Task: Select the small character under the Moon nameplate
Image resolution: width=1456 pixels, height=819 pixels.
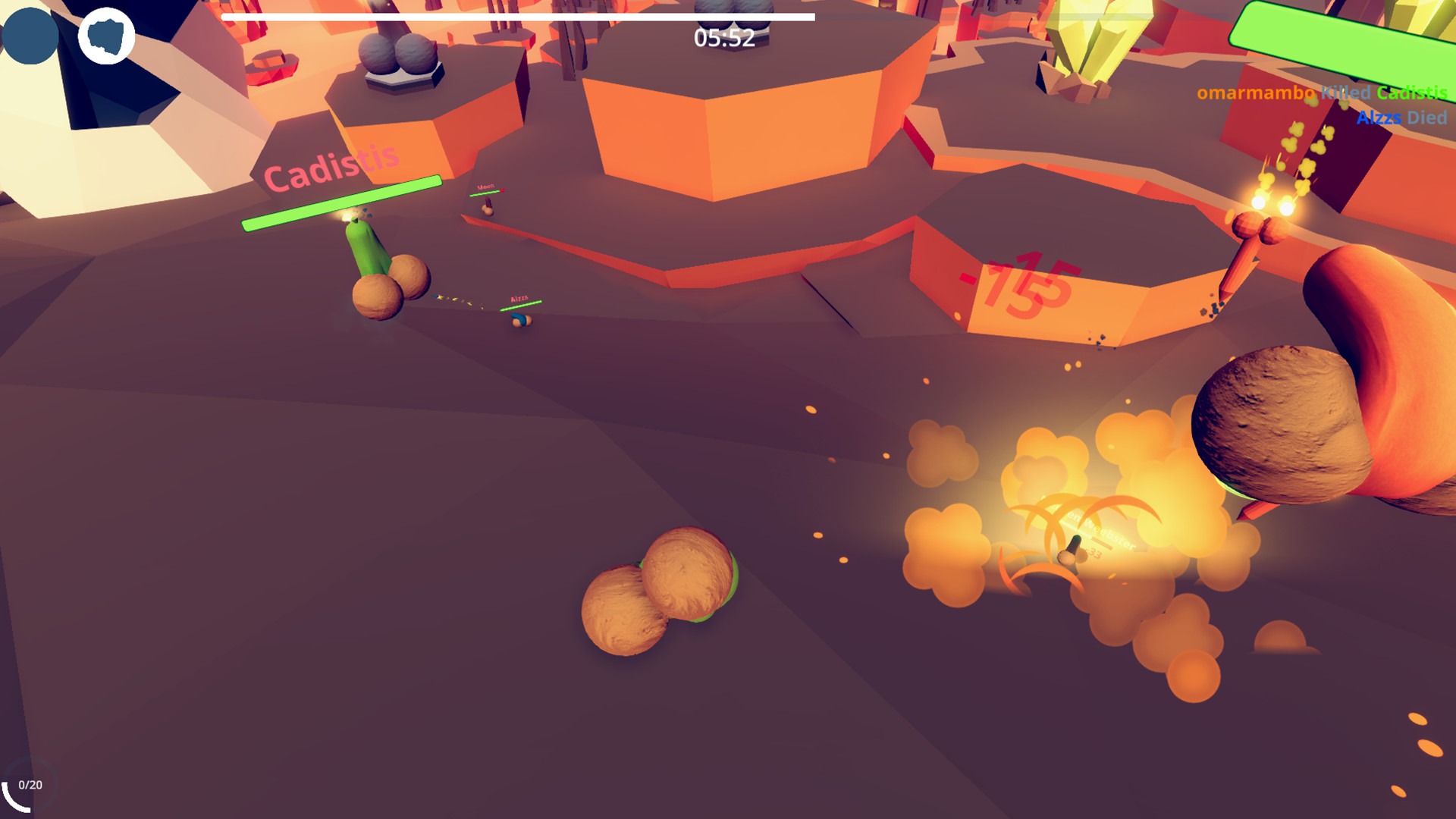Action: tap(489, 207)
